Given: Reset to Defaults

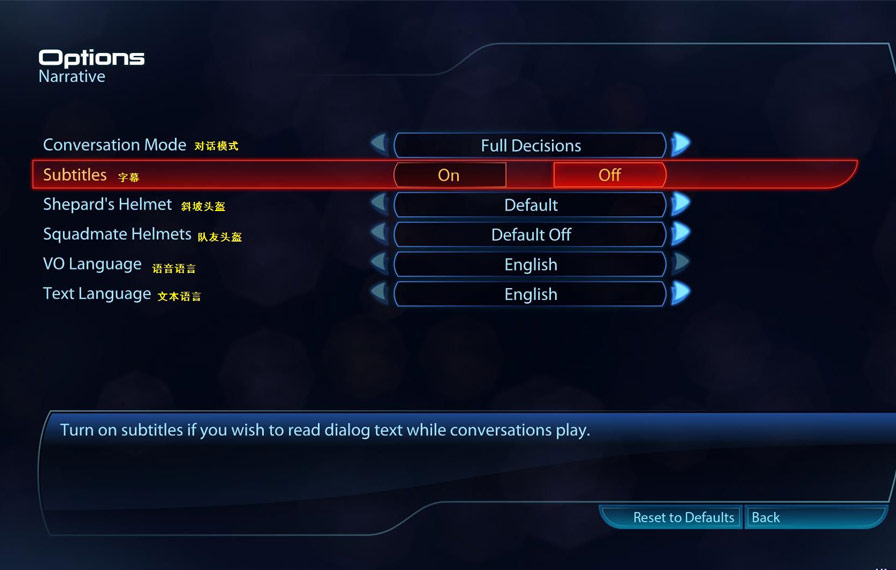Looking at the screenshot, I should click(683, 517).
